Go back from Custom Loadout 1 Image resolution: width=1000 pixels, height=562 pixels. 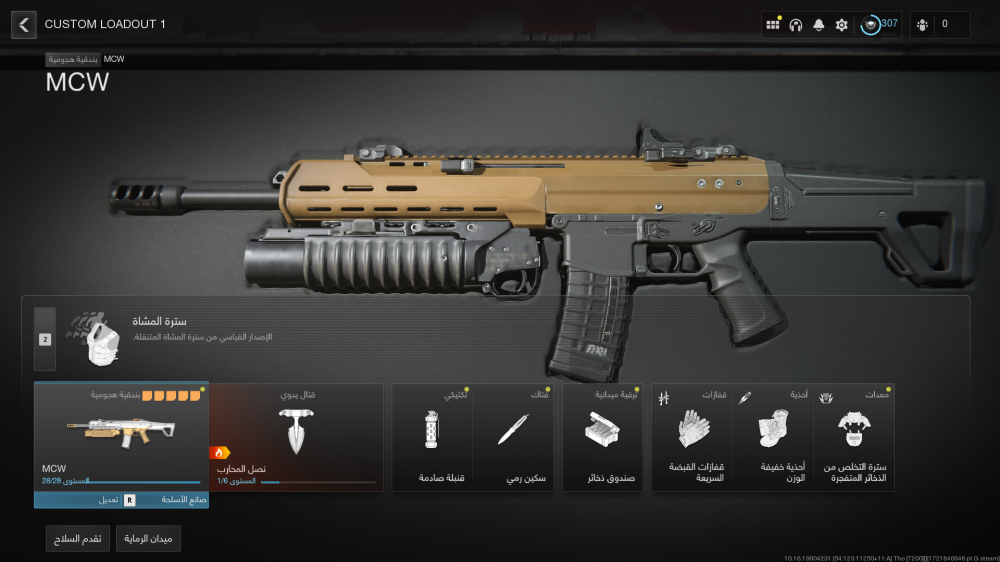24,24
